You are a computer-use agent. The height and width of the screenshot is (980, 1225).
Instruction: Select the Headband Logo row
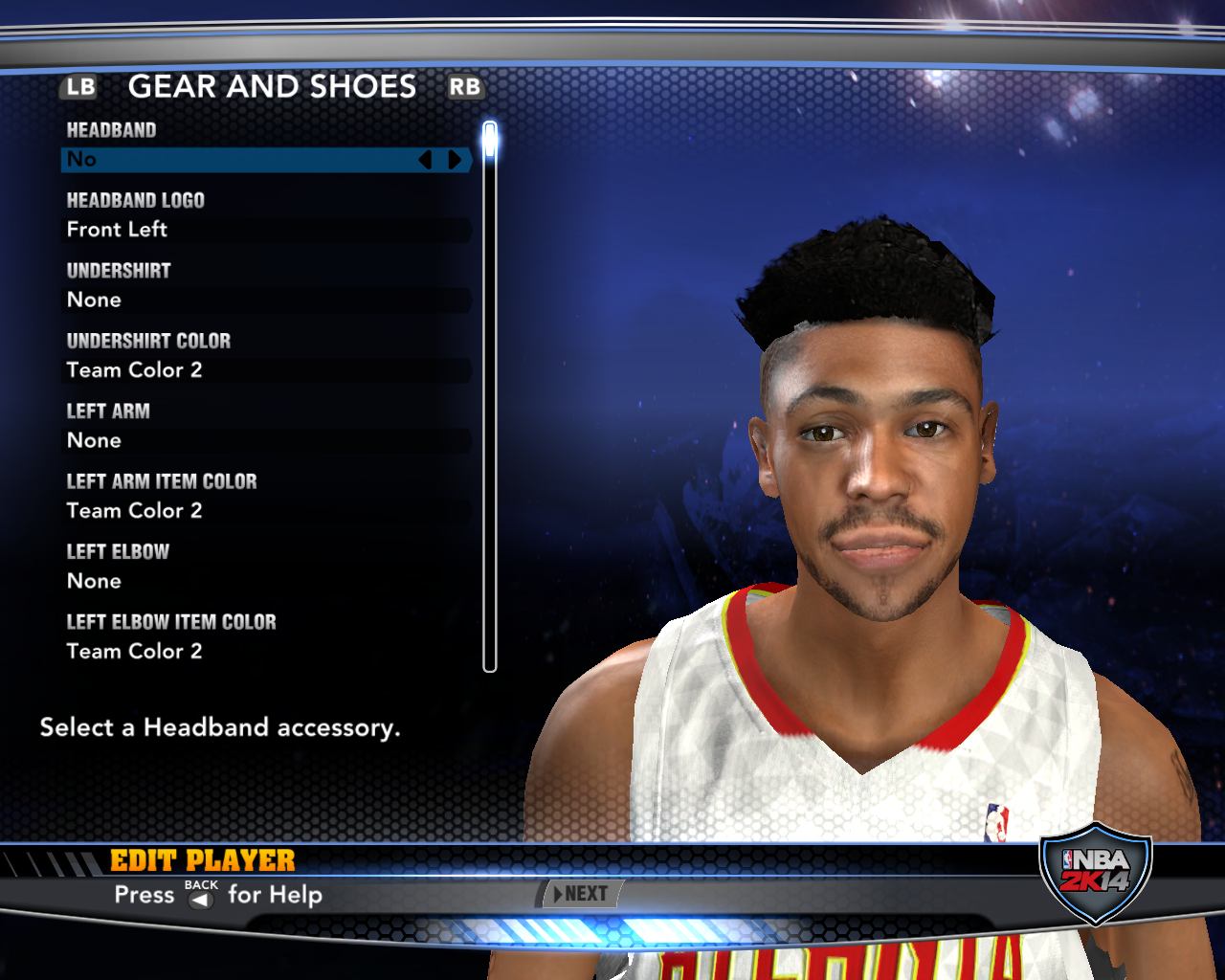266,230
